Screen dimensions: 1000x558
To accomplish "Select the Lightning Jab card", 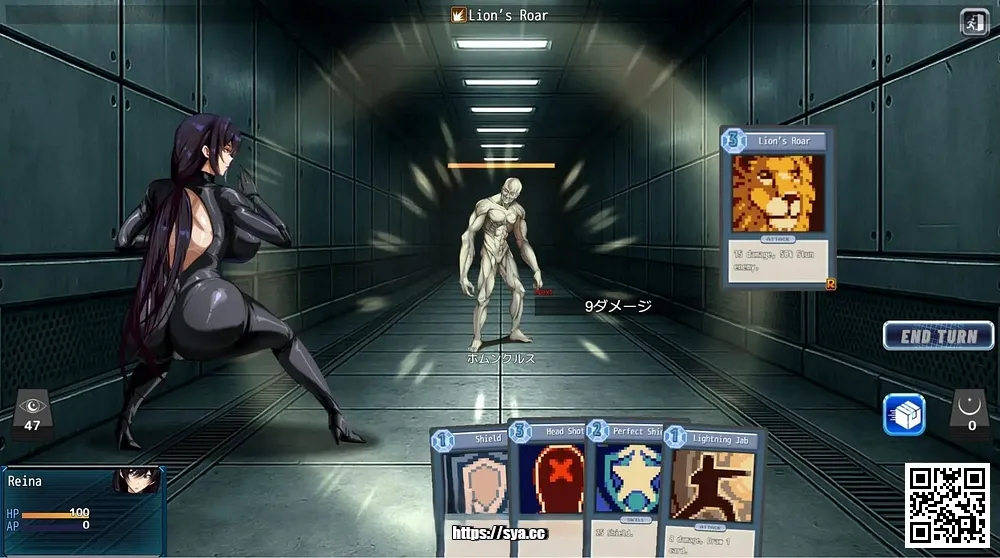I will click(712, 490).
